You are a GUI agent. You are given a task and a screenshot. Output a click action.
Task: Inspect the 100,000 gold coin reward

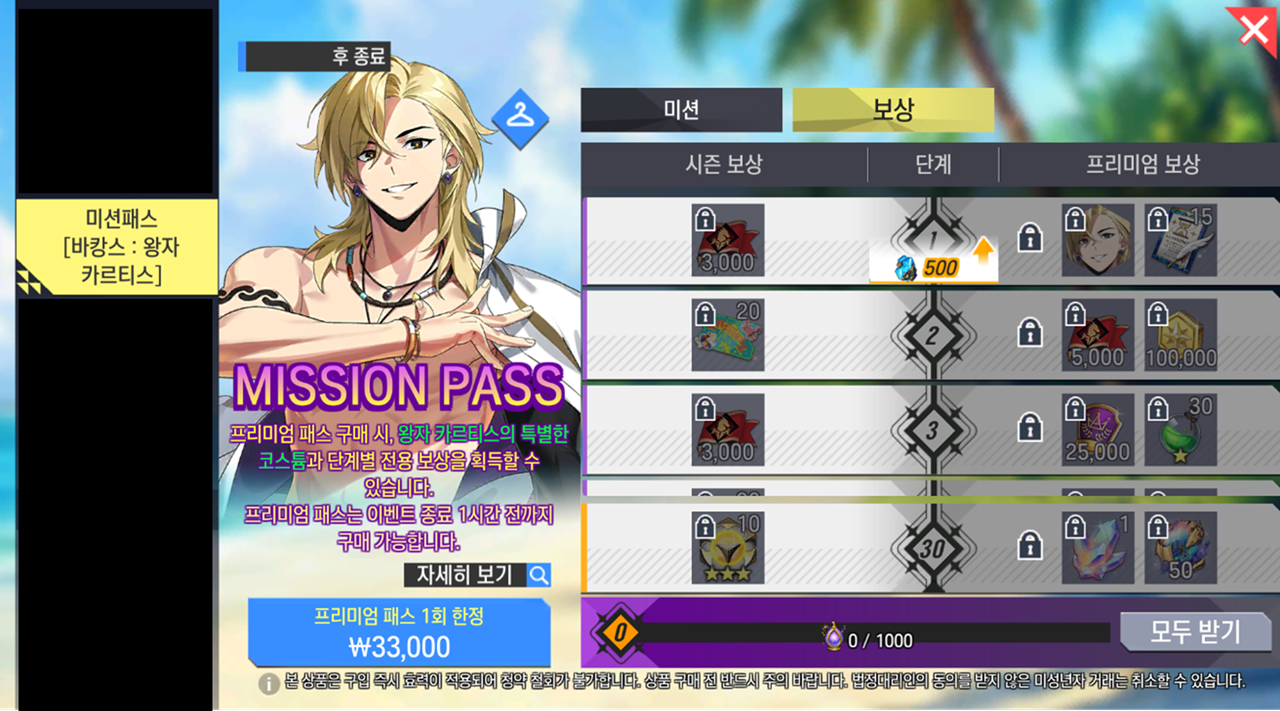pos(1181,335)
